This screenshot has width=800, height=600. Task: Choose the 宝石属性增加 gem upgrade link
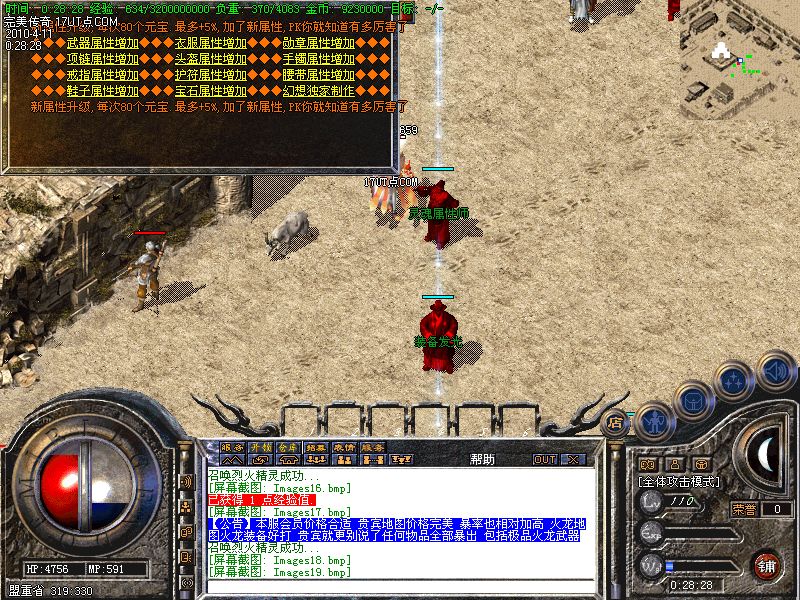click(x=210, y=91)
